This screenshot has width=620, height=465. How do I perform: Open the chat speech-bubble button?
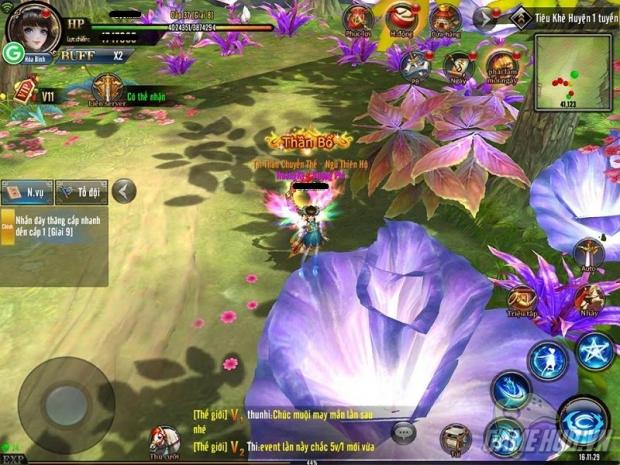404,431
